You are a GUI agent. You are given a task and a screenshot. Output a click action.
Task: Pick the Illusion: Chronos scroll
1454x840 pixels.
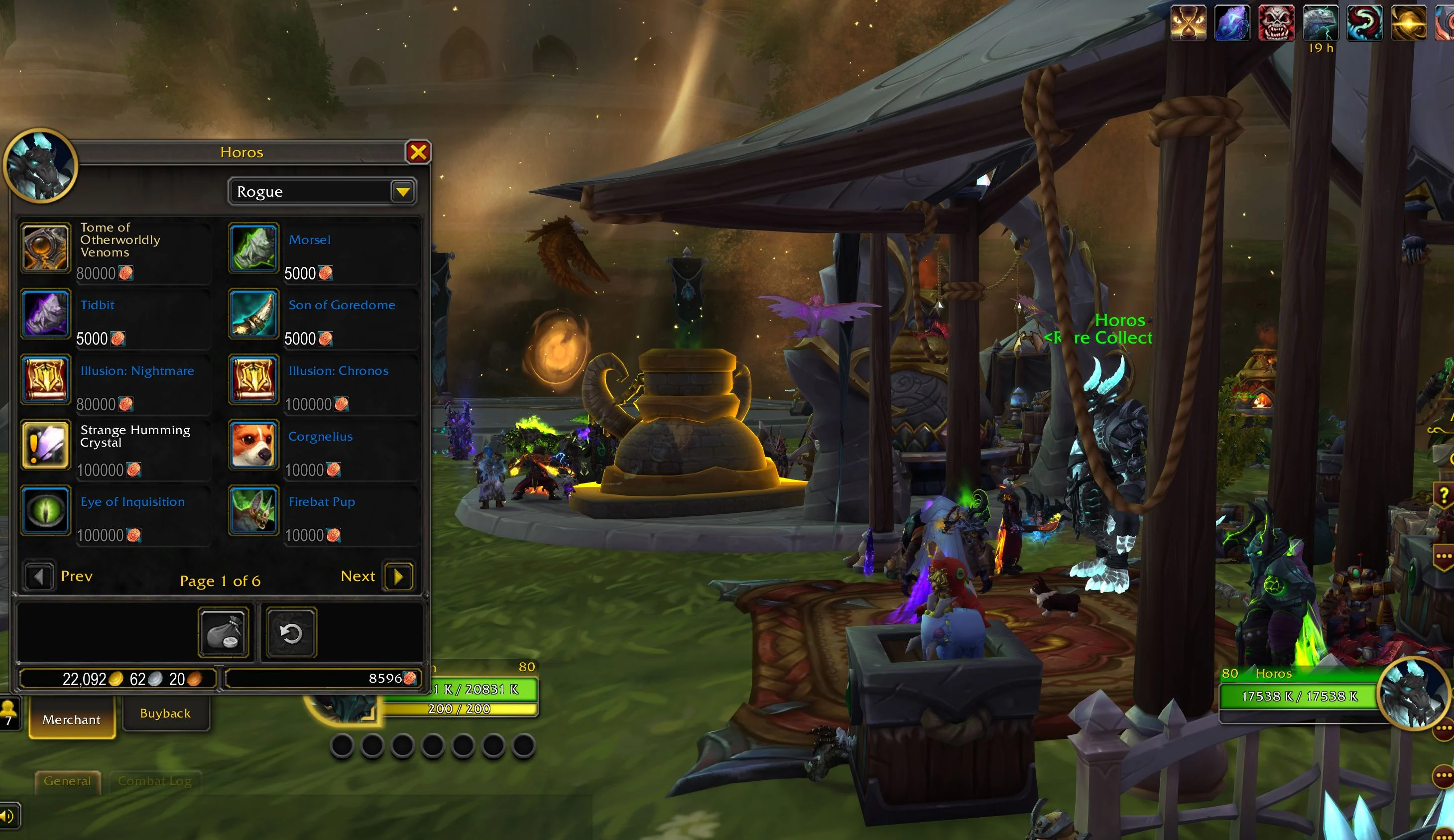point(254,379)
